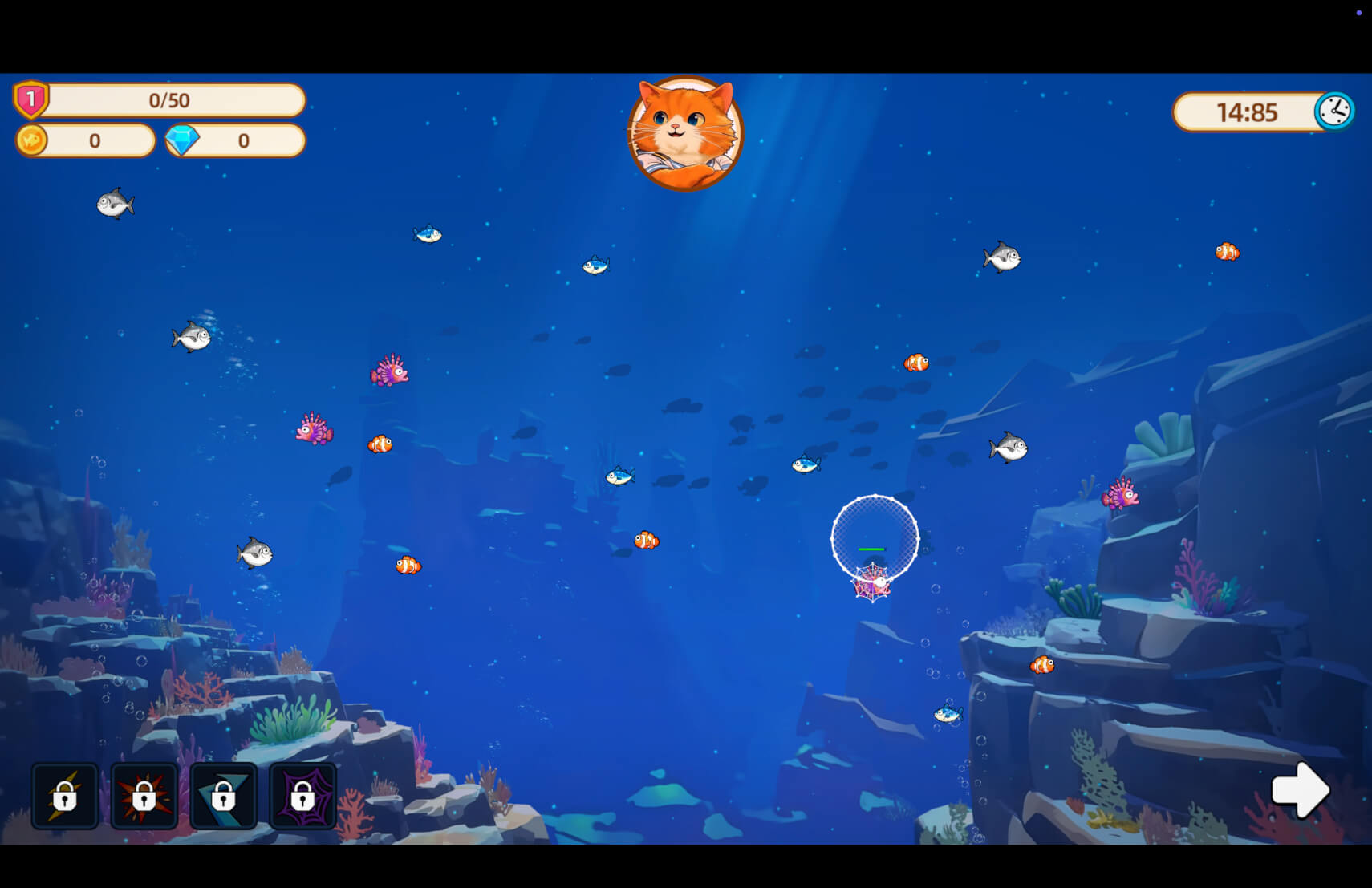Select the blue arrow power-up slot
The image size is (1372, 888).
(x=224, y=797)
